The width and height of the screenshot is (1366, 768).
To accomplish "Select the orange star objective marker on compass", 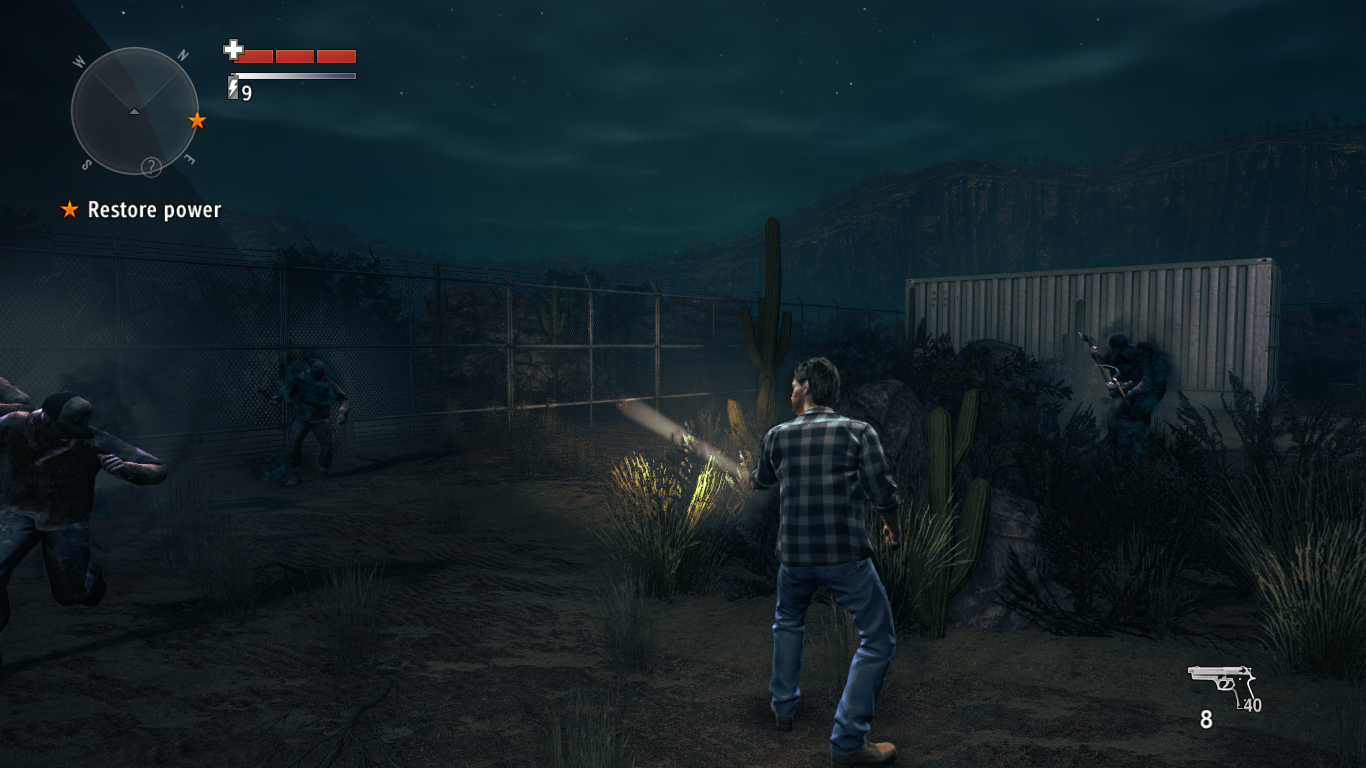I will [197, 121].
